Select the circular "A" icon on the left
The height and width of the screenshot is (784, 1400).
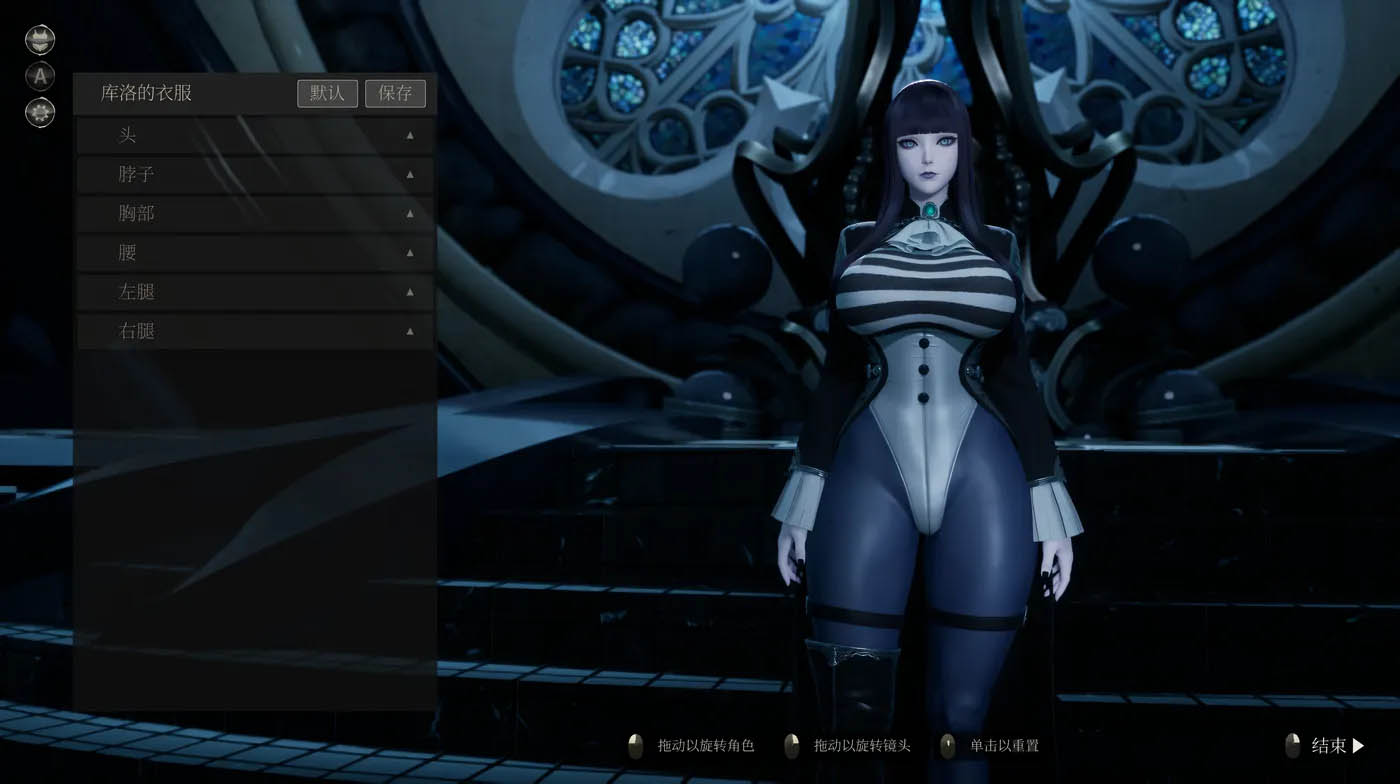(x=39, y=77)
